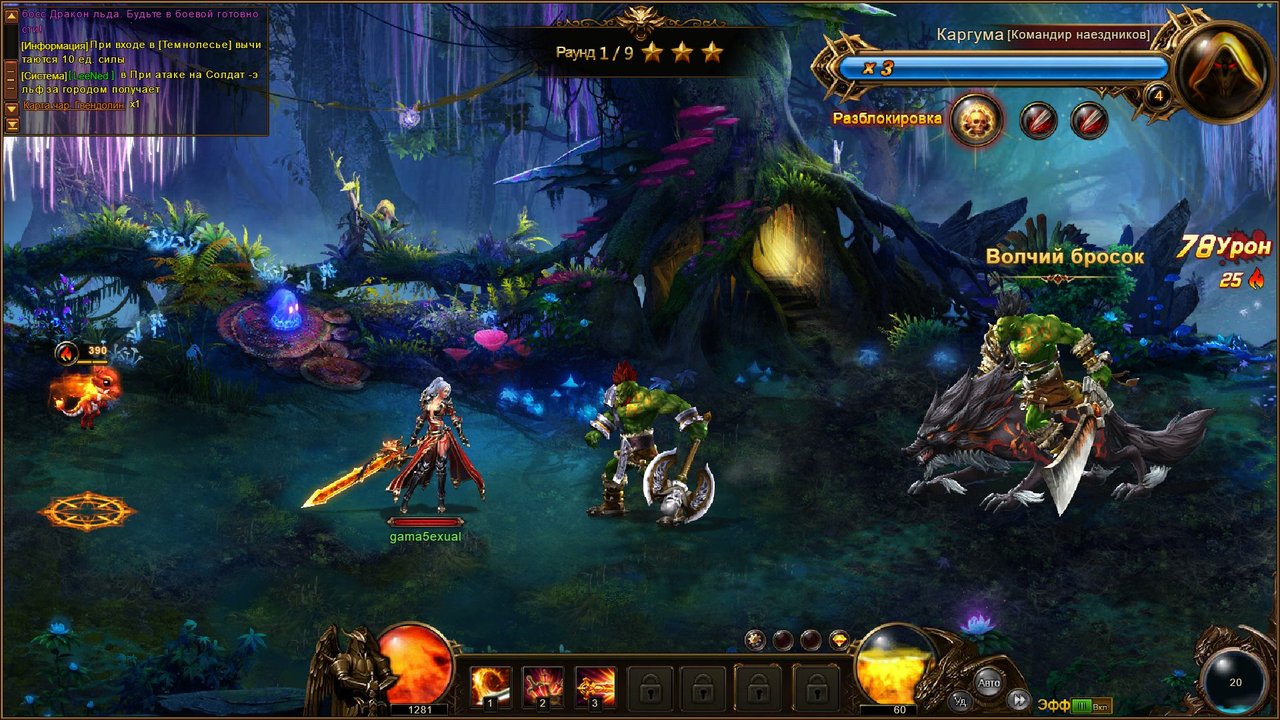Click the potion orb showing 60

(x=893, y=672)
